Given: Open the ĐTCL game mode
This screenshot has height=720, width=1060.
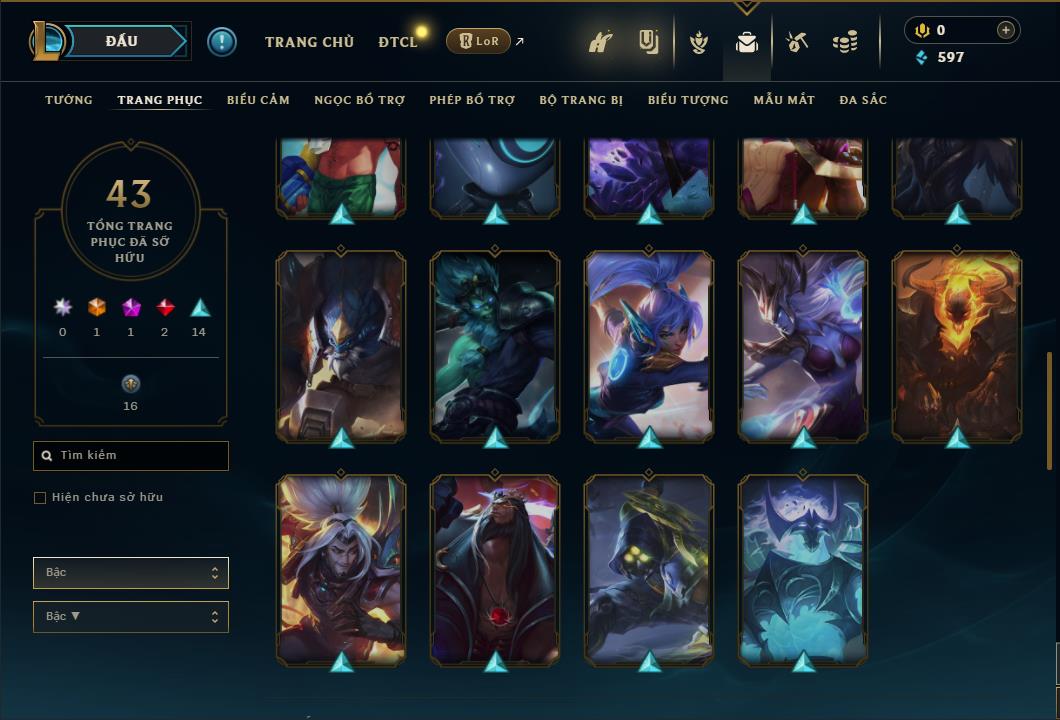Looking at the screenshot, I should [398, 42].
